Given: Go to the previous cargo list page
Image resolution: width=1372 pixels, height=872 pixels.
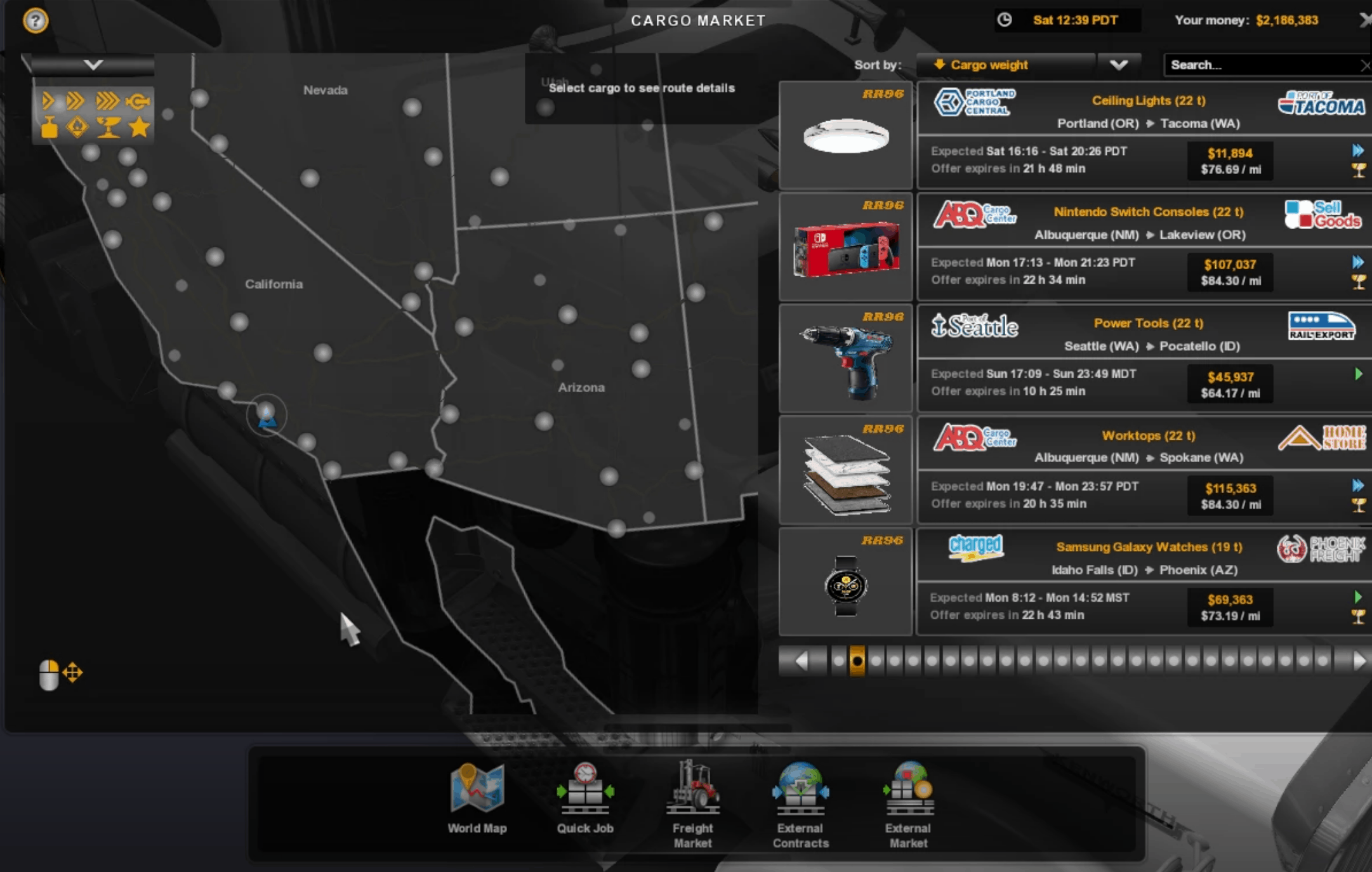Looking at the screenshot, I should click(802, 661).
